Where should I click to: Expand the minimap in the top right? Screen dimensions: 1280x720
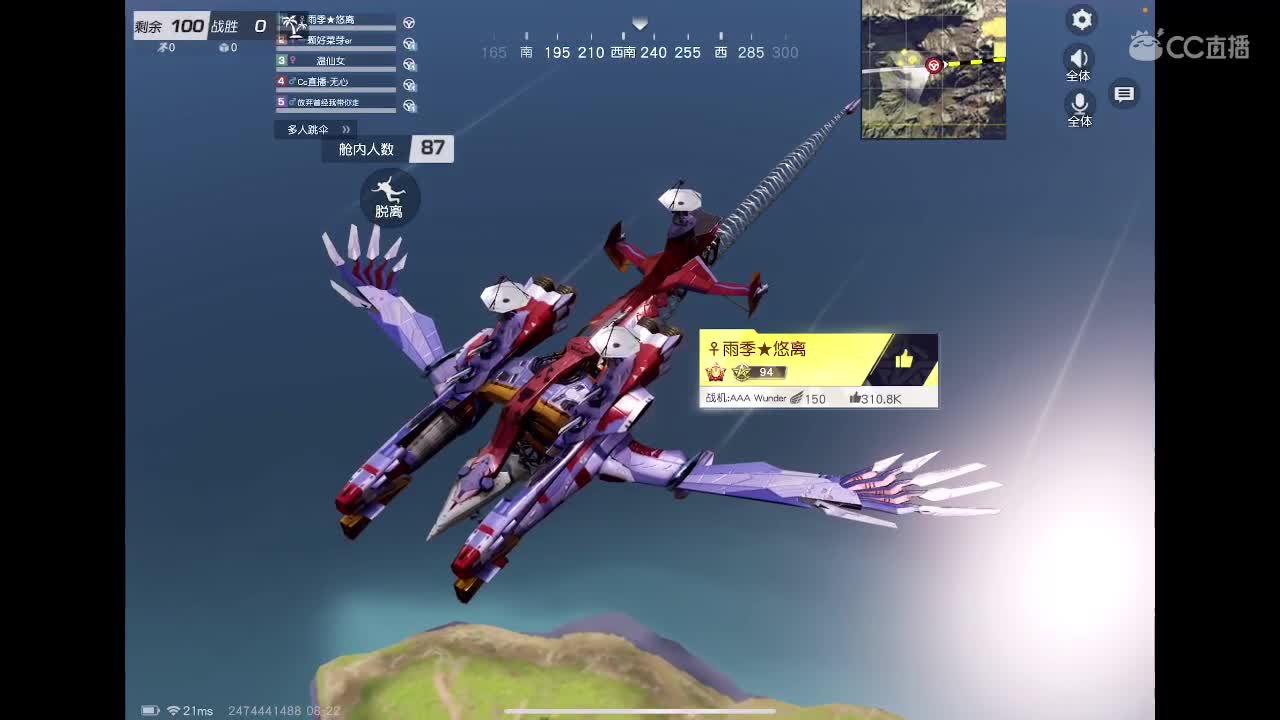click(x=932, y=68)
